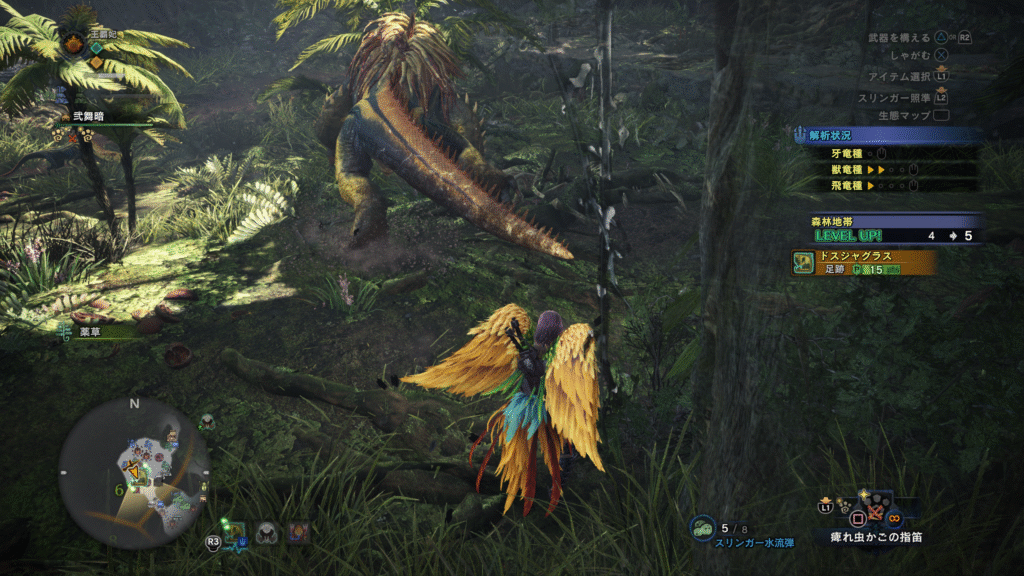The image size is (1024, 576).
Task: Select the 牙竜種 research row
Action: (880, 154)
